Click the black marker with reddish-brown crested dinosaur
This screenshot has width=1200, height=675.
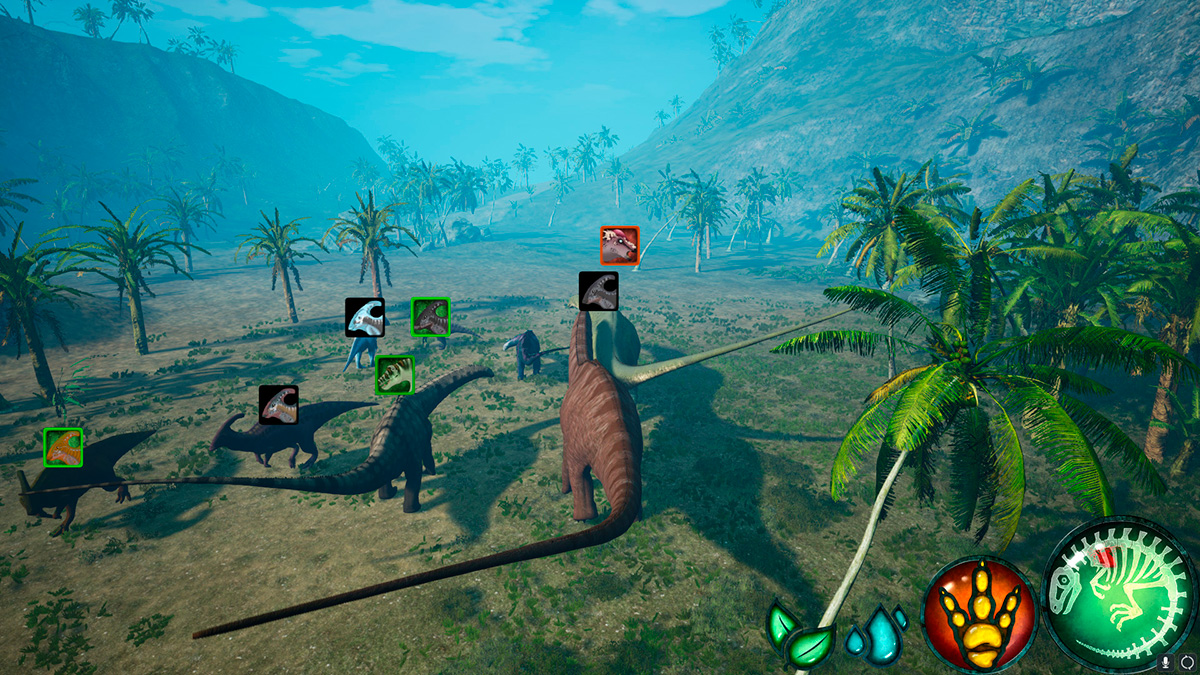coord(278,405)
